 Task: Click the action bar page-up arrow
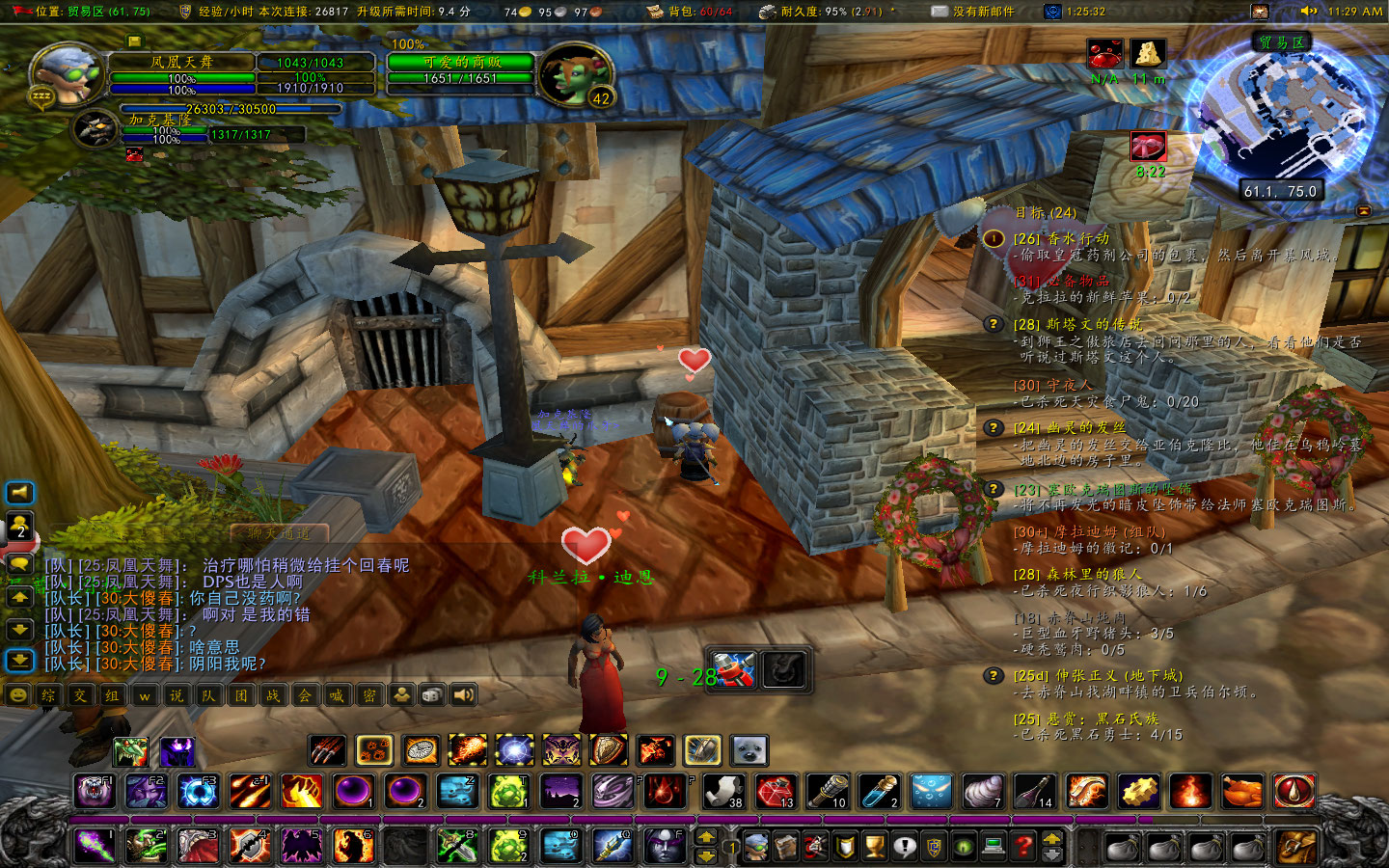point(706,835)
